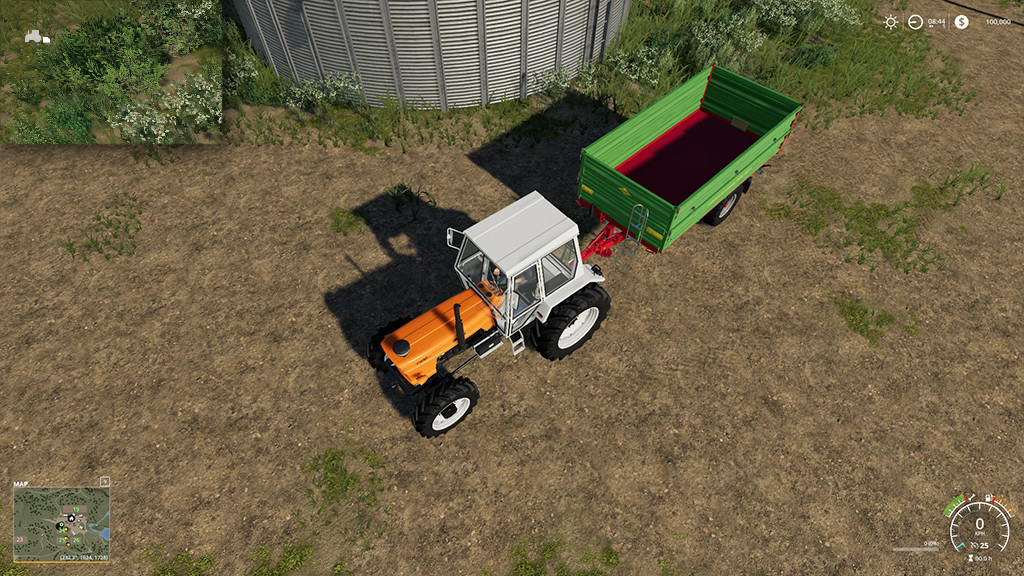Click the fuel pump icon on the gauge
This screenshot has width=1024, height=576.
point(989,497)
